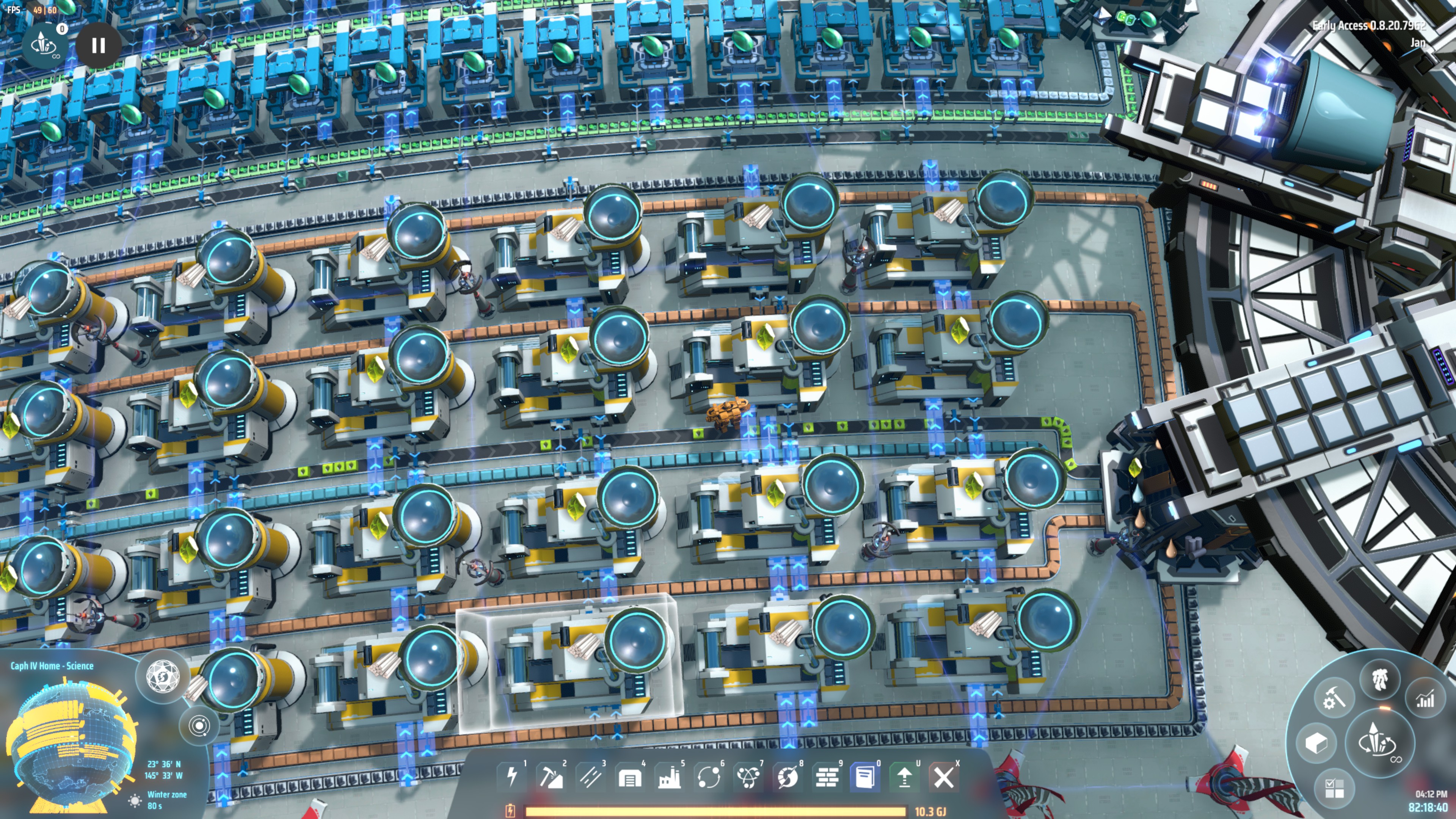Open the terrain mining pickaxe tool

click(552, 777)
